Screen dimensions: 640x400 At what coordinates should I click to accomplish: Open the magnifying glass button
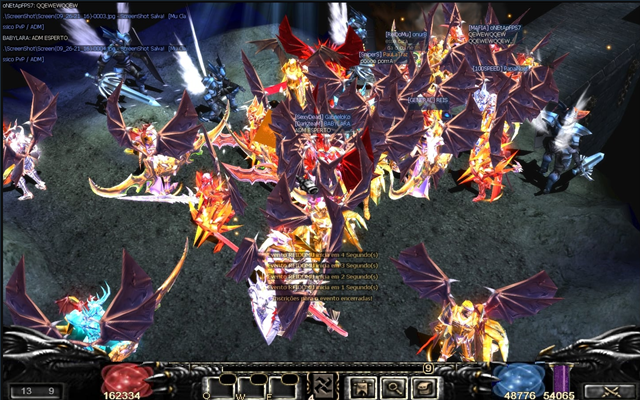click(395, 386)
